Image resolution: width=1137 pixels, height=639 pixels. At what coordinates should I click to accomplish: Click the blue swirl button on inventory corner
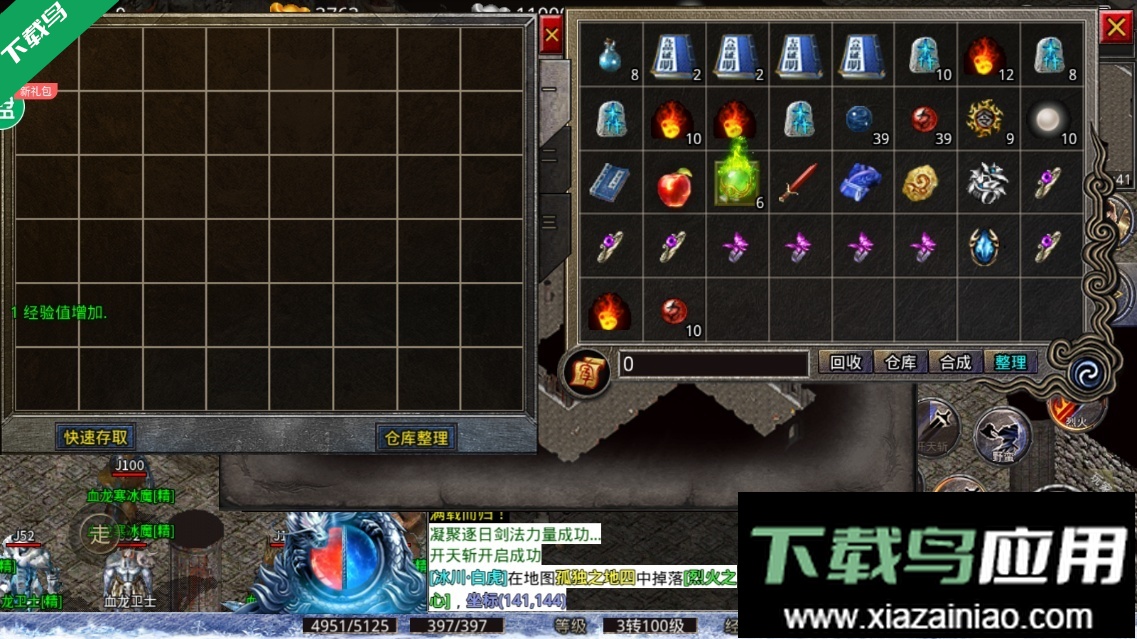click(1084, 372)
